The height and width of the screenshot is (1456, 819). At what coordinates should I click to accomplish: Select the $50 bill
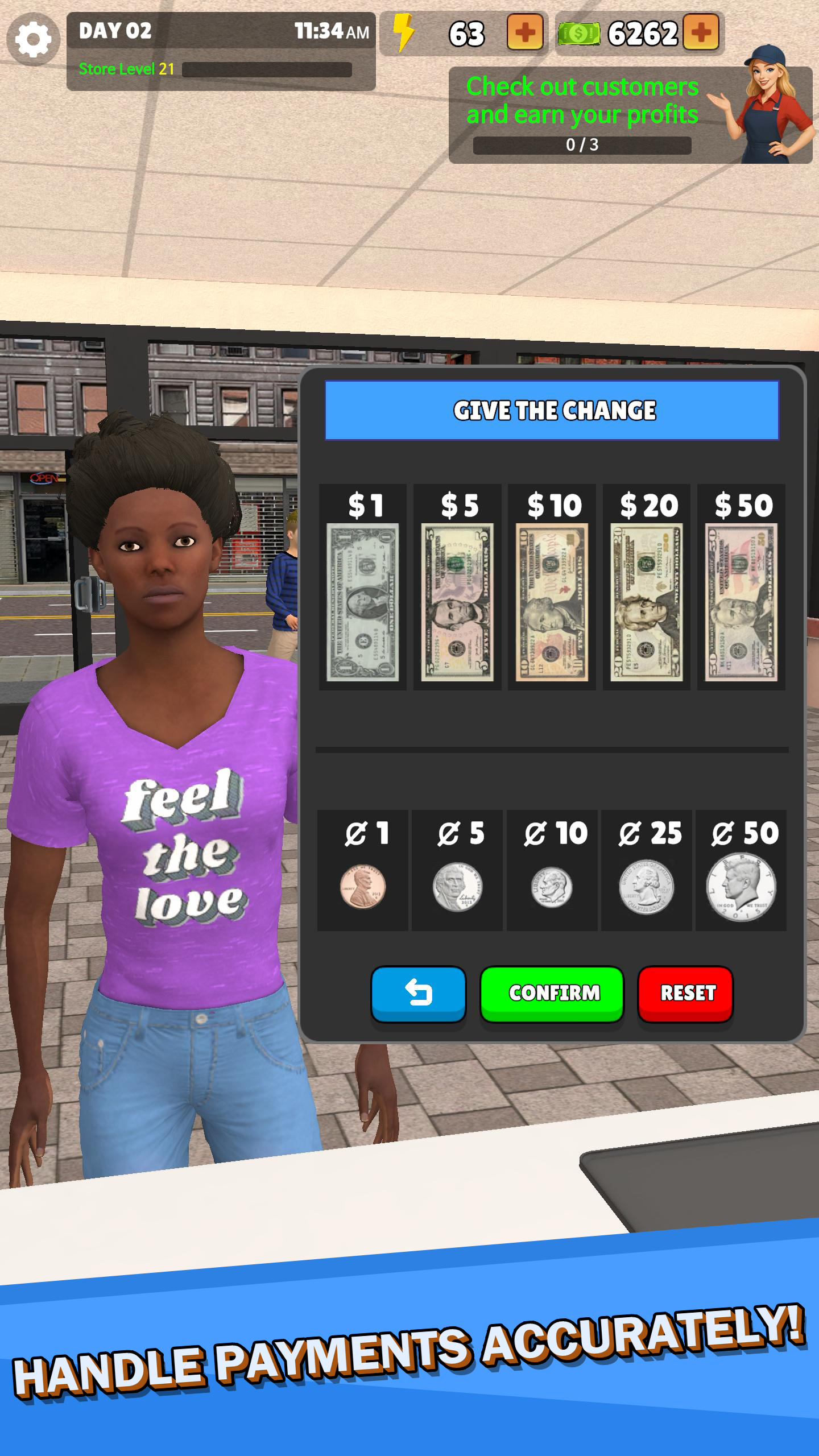coord(741,588)
